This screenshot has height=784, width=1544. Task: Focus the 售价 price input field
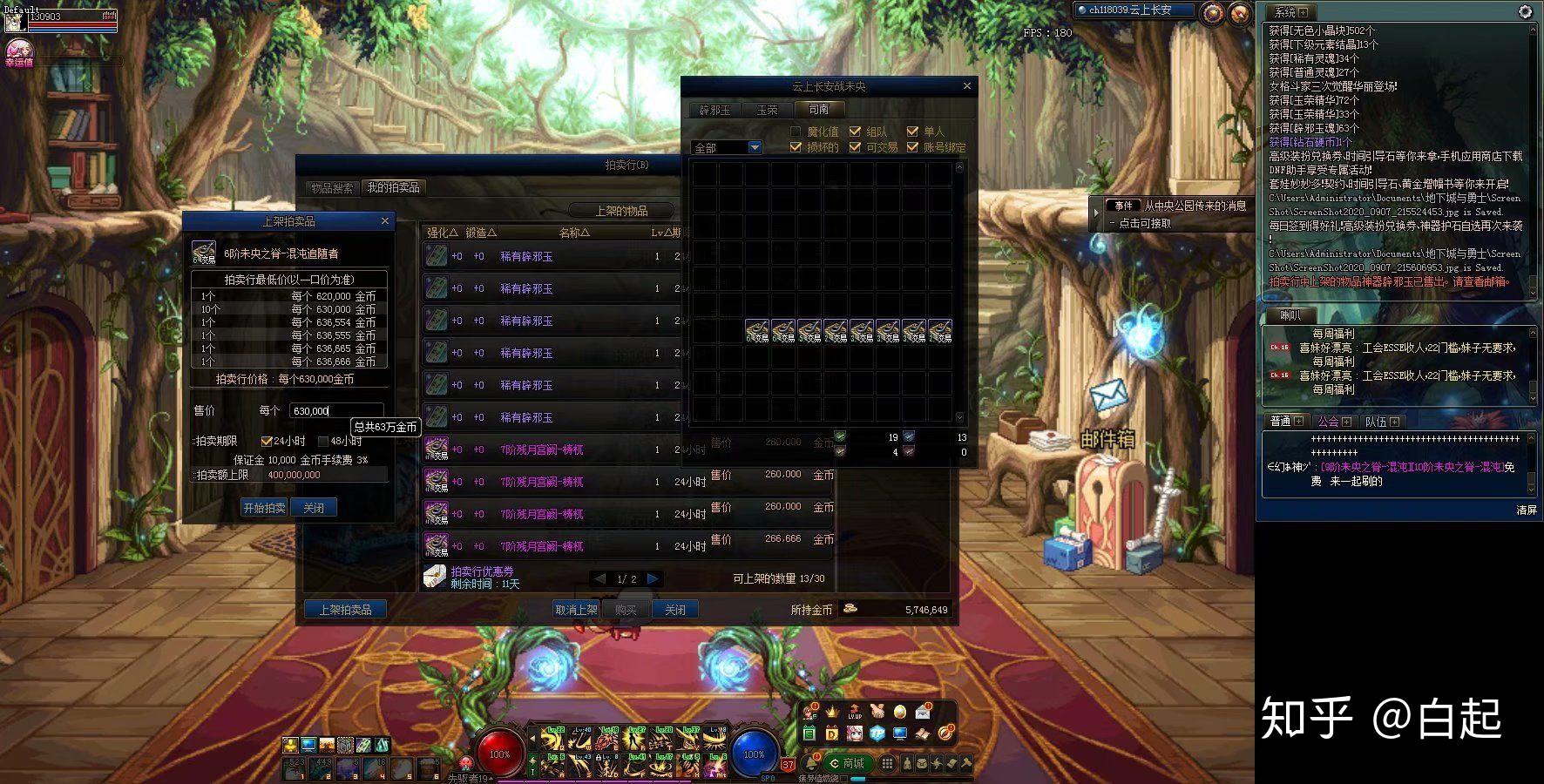pos(336,410)
